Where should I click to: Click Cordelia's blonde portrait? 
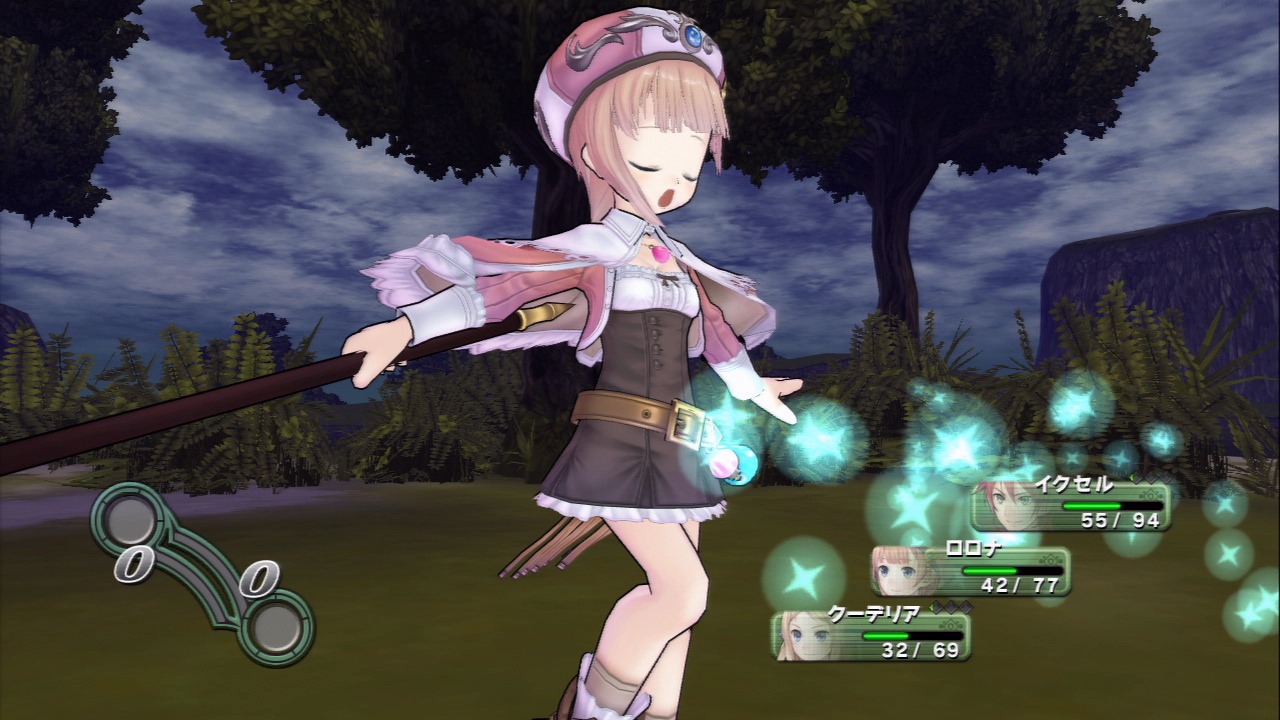coord(802,636)
